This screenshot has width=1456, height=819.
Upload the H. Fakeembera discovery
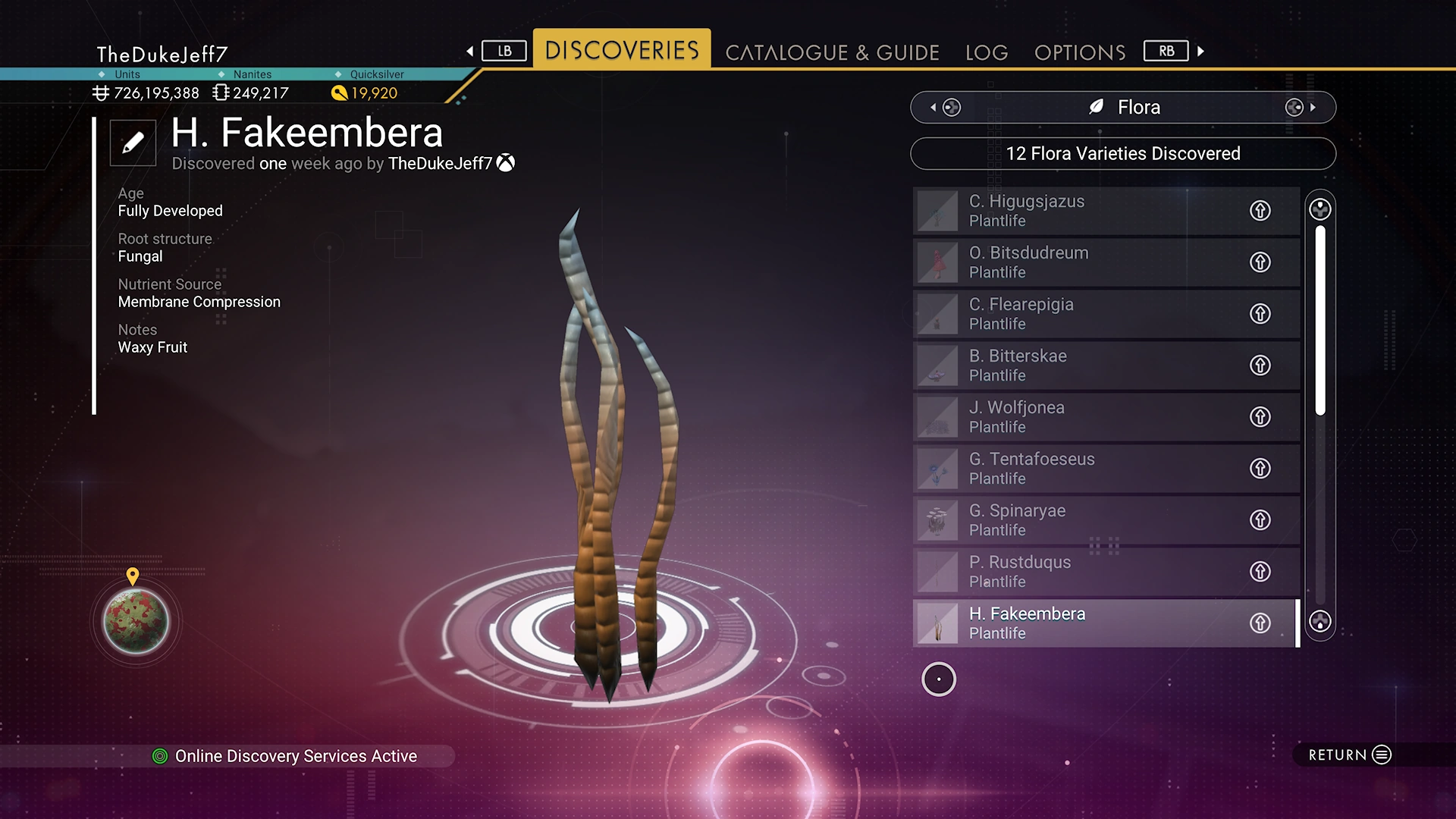point(1260,623)
